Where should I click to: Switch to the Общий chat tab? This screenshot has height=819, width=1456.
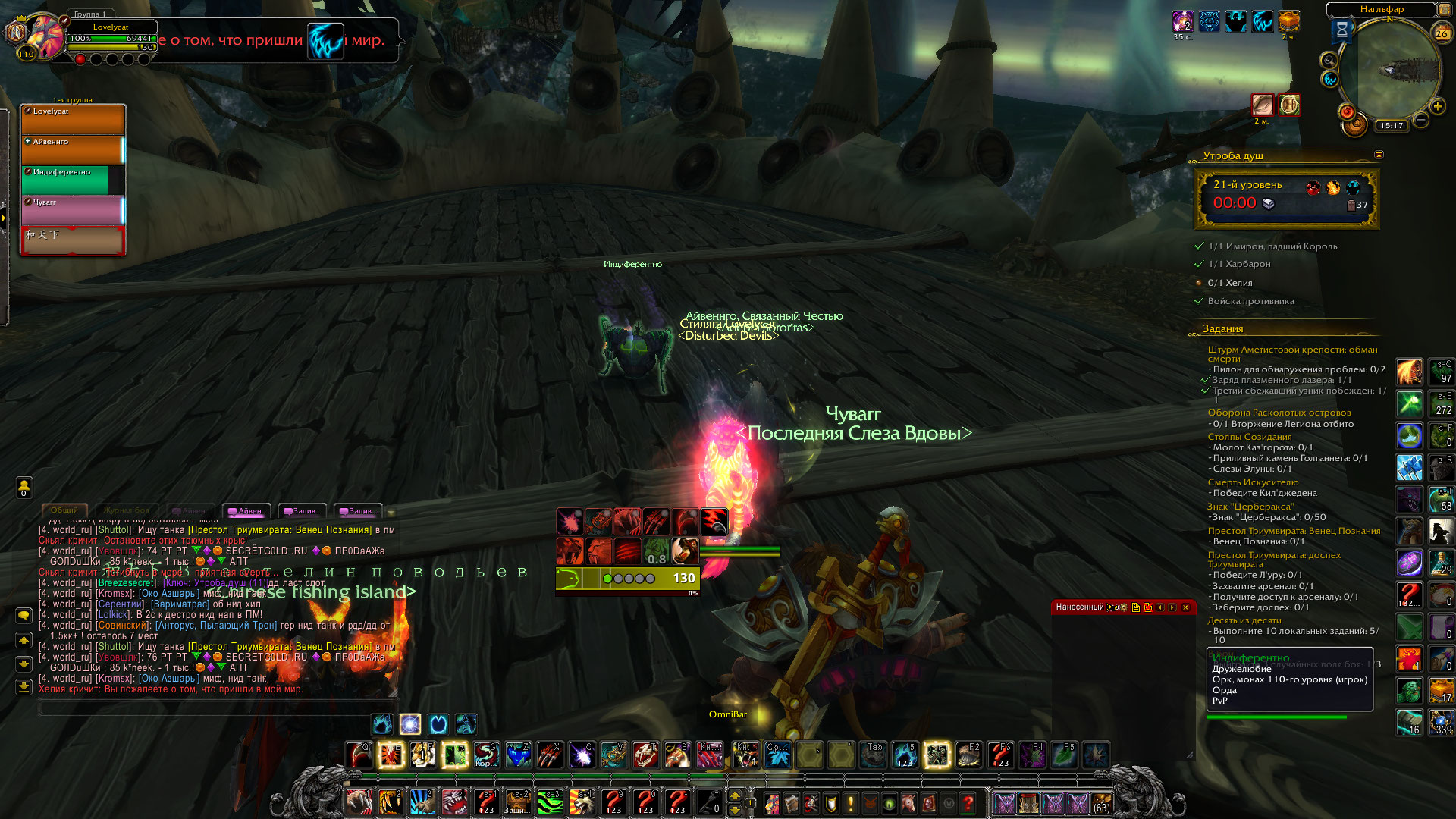[x=64, y=510]
